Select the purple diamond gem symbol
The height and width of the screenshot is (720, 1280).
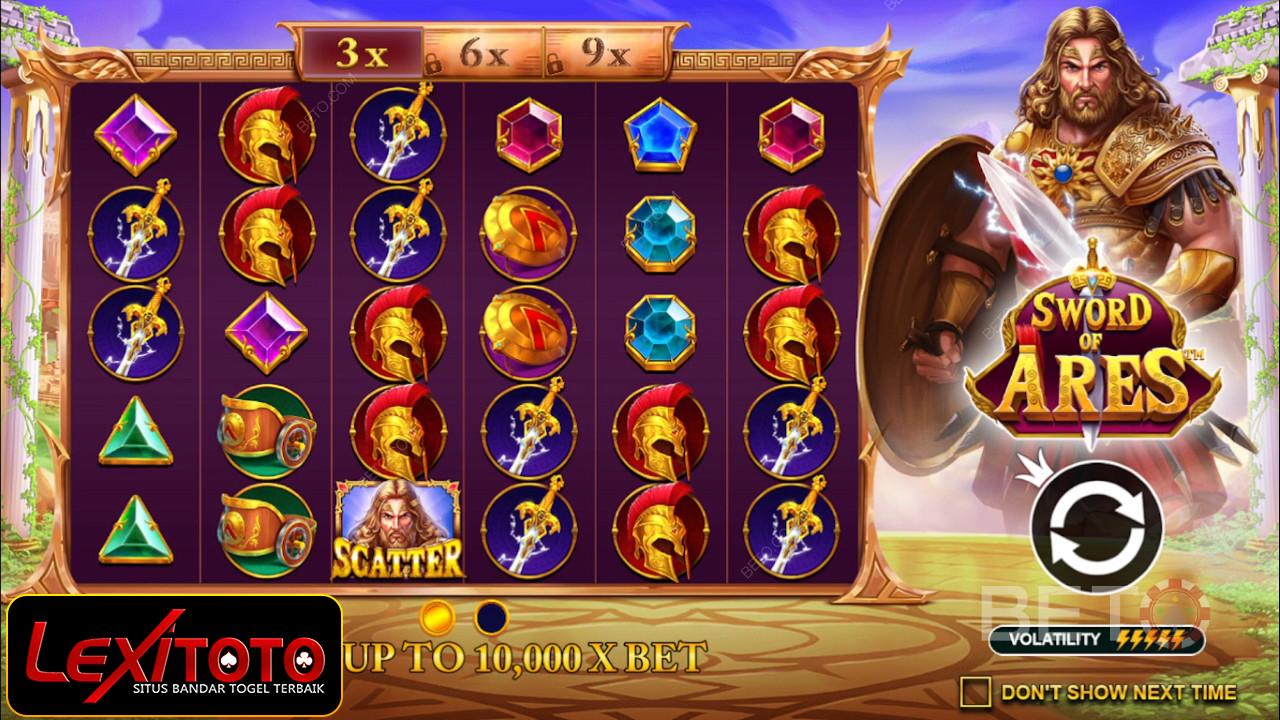tap(136, 135)
